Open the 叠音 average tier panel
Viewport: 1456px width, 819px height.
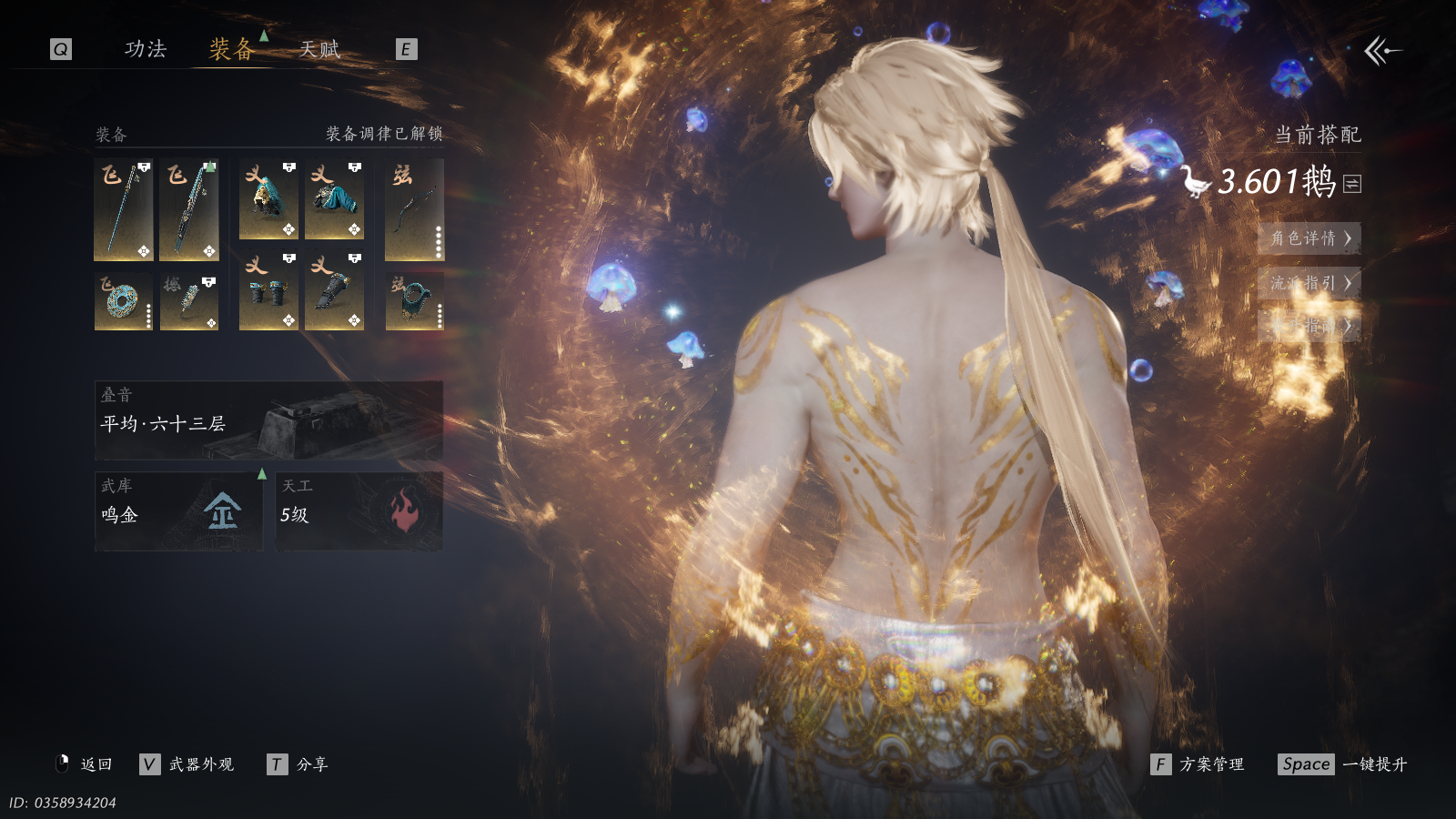(268, 420)
